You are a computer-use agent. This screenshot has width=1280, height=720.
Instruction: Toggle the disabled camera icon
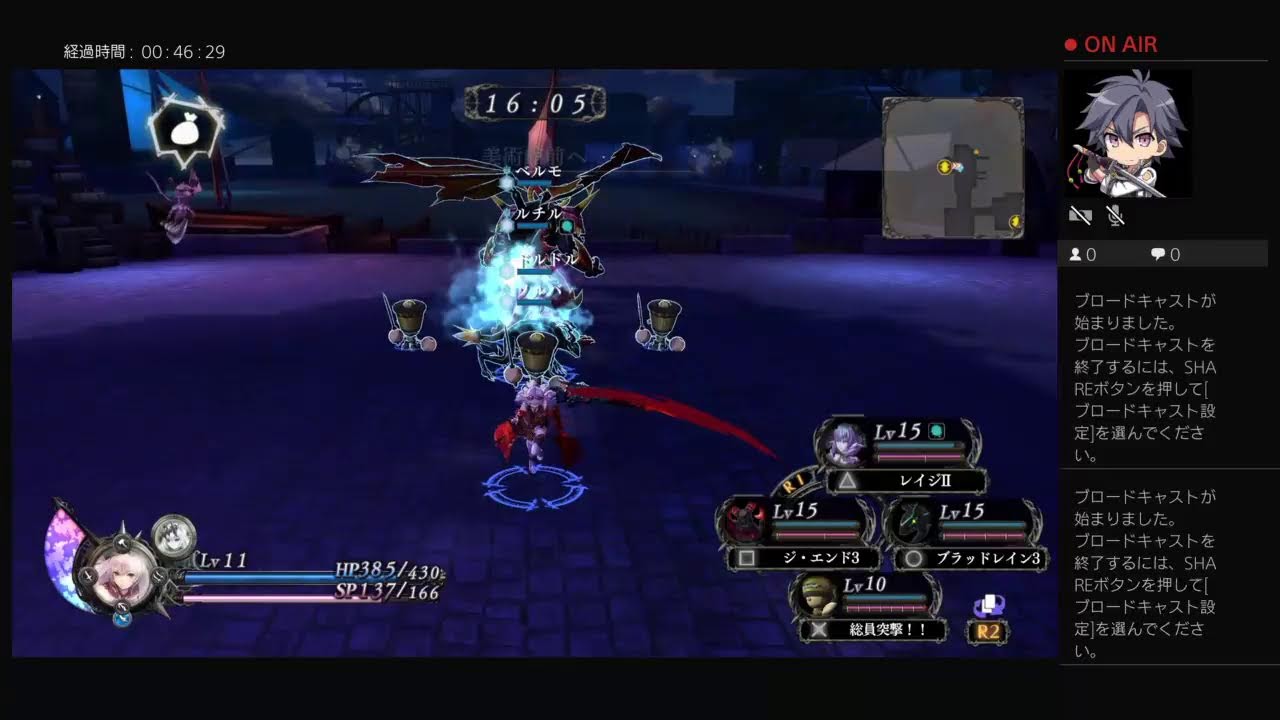click(1080, 215)
